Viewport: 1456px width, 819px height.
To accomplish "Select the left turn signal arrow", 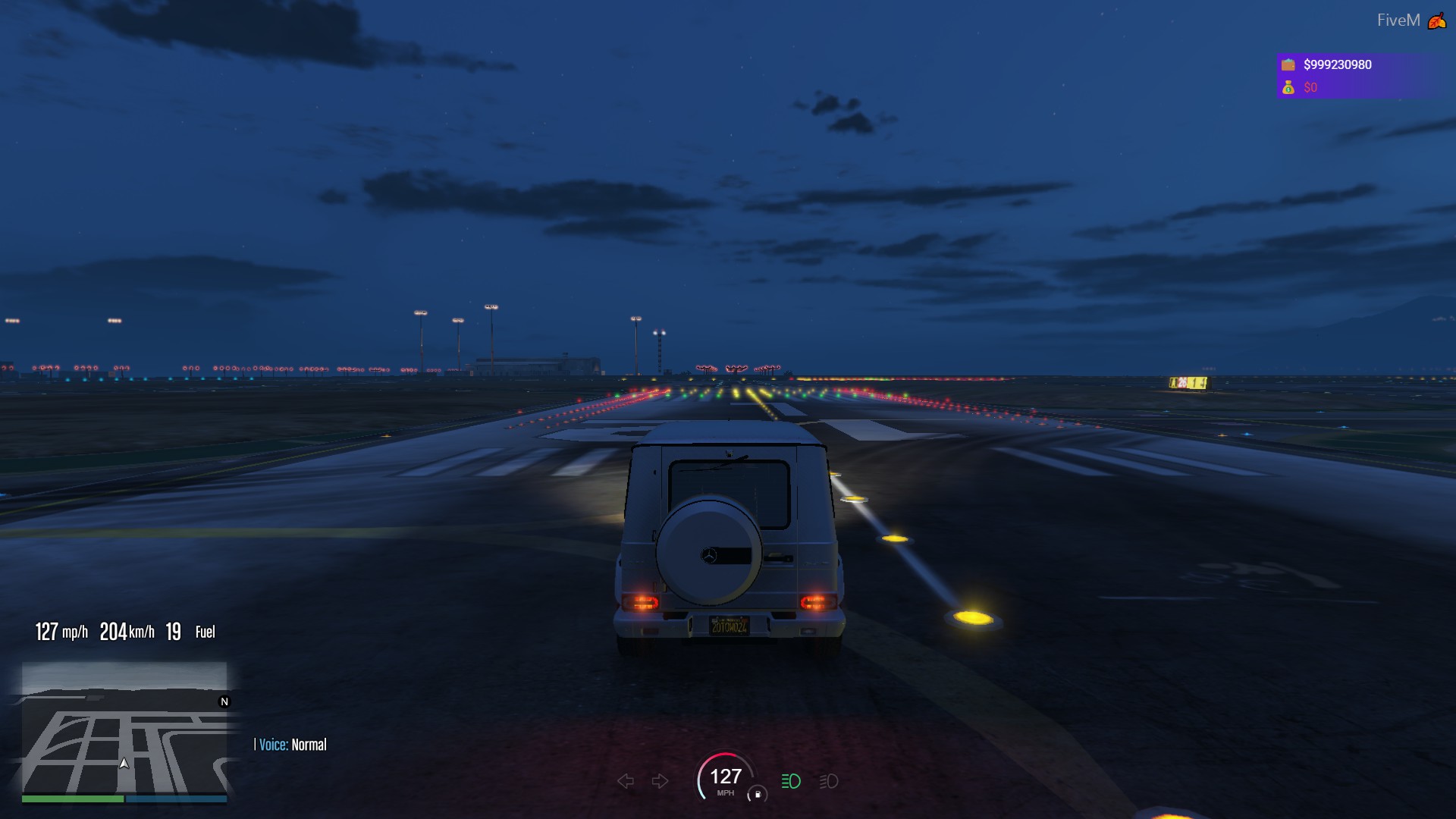I will (624, 780).
